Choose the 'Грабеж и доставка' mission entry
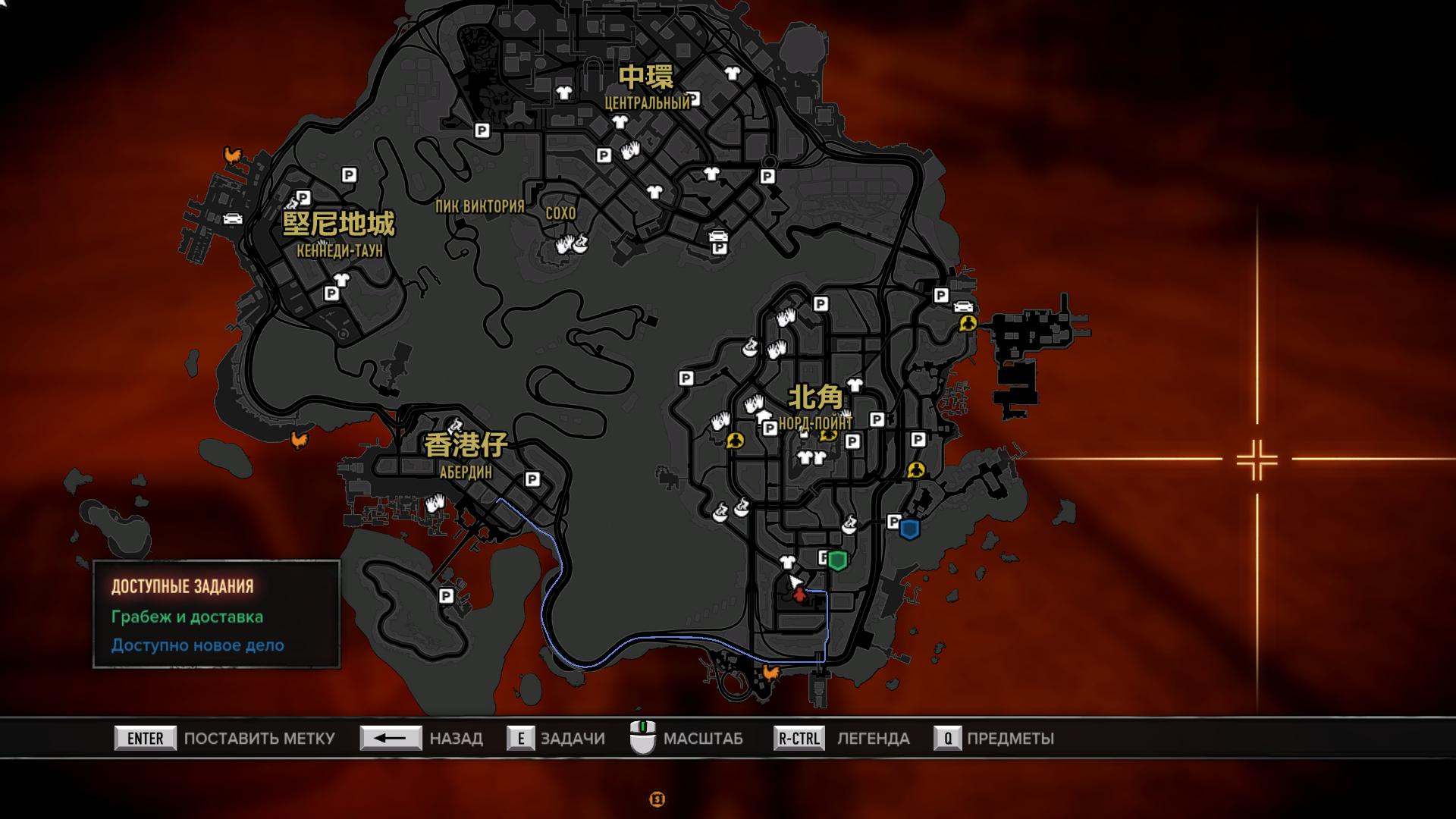The image size is (1456, 819). click(x=187, y=617)
